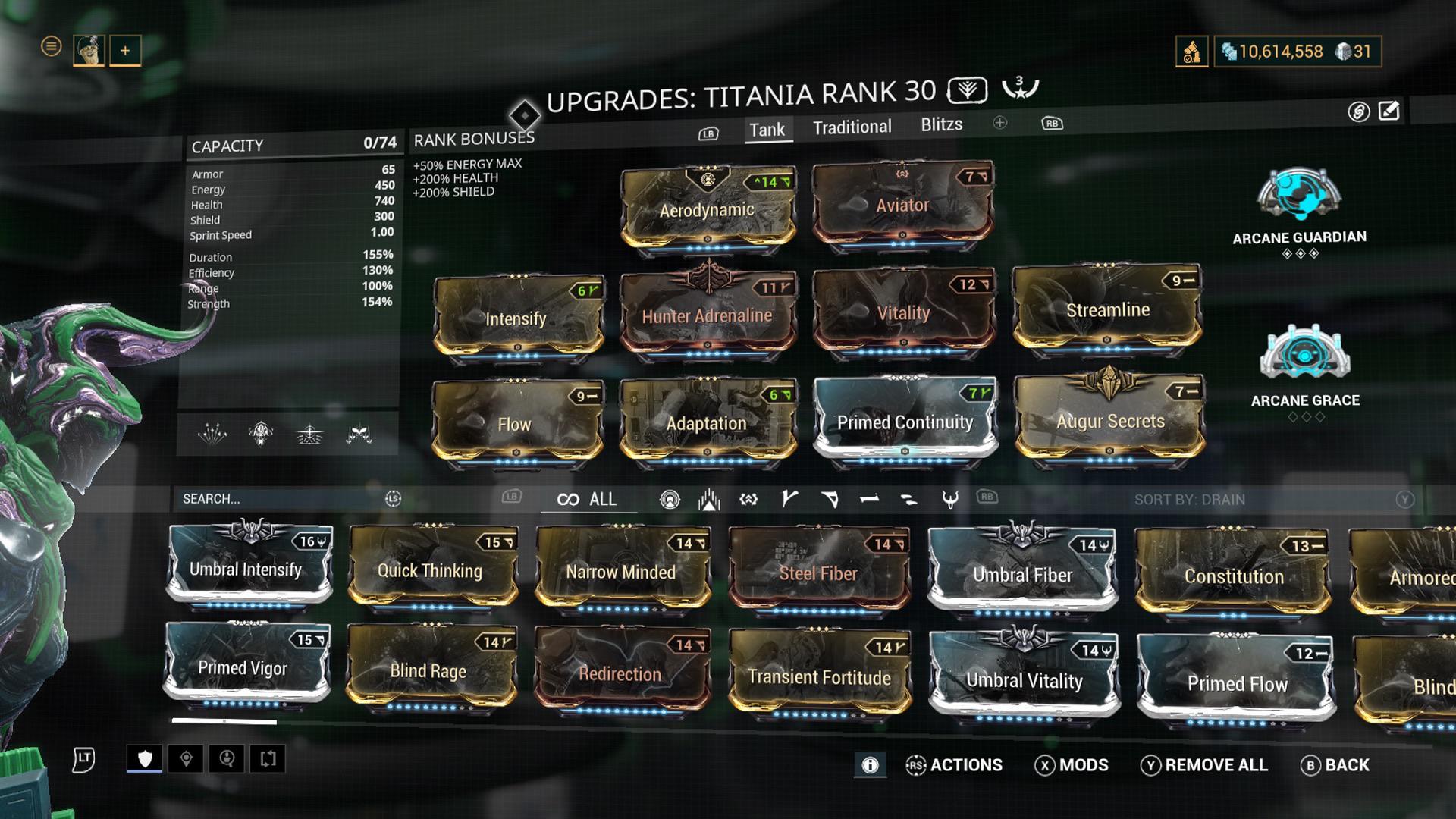Open the hamburger menu top left

click(x=50, y=46)
